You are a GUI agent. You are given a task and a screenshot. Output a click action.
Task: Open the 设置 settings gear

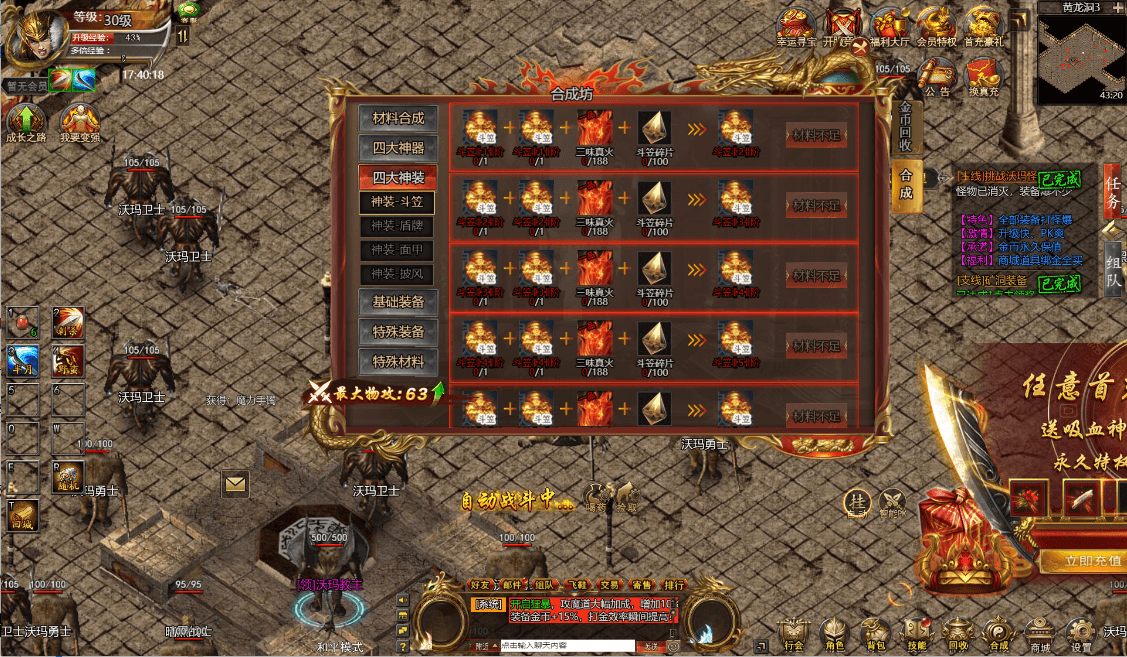point(1081,632)
